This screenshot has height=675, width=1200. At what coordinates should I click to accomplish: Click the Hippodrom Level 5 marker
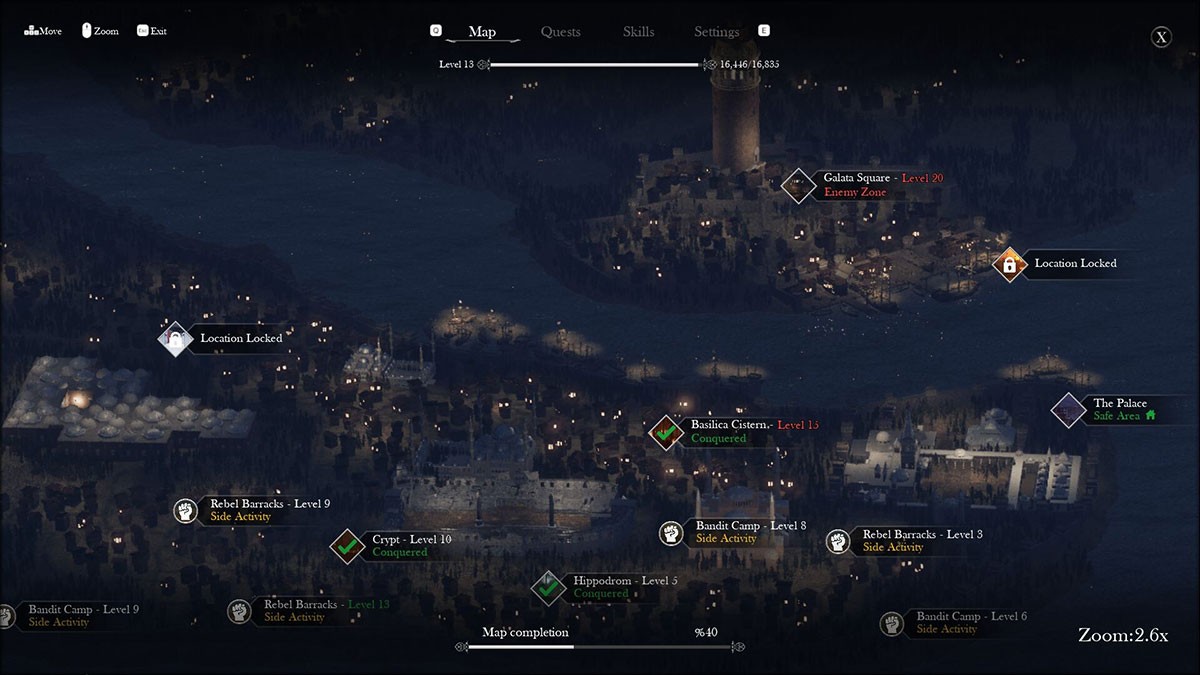(548, 587)
